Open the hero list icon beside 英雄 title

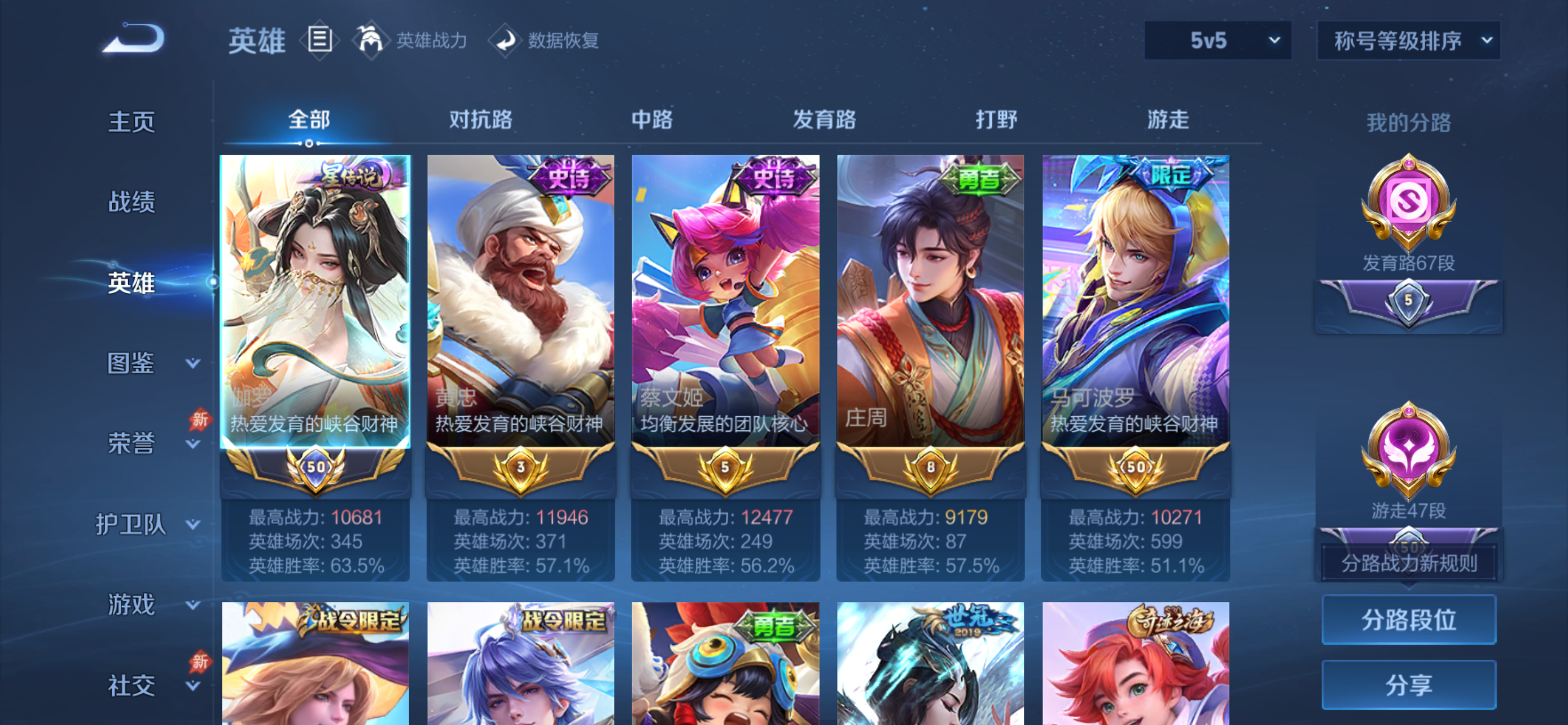pos(319,40)
